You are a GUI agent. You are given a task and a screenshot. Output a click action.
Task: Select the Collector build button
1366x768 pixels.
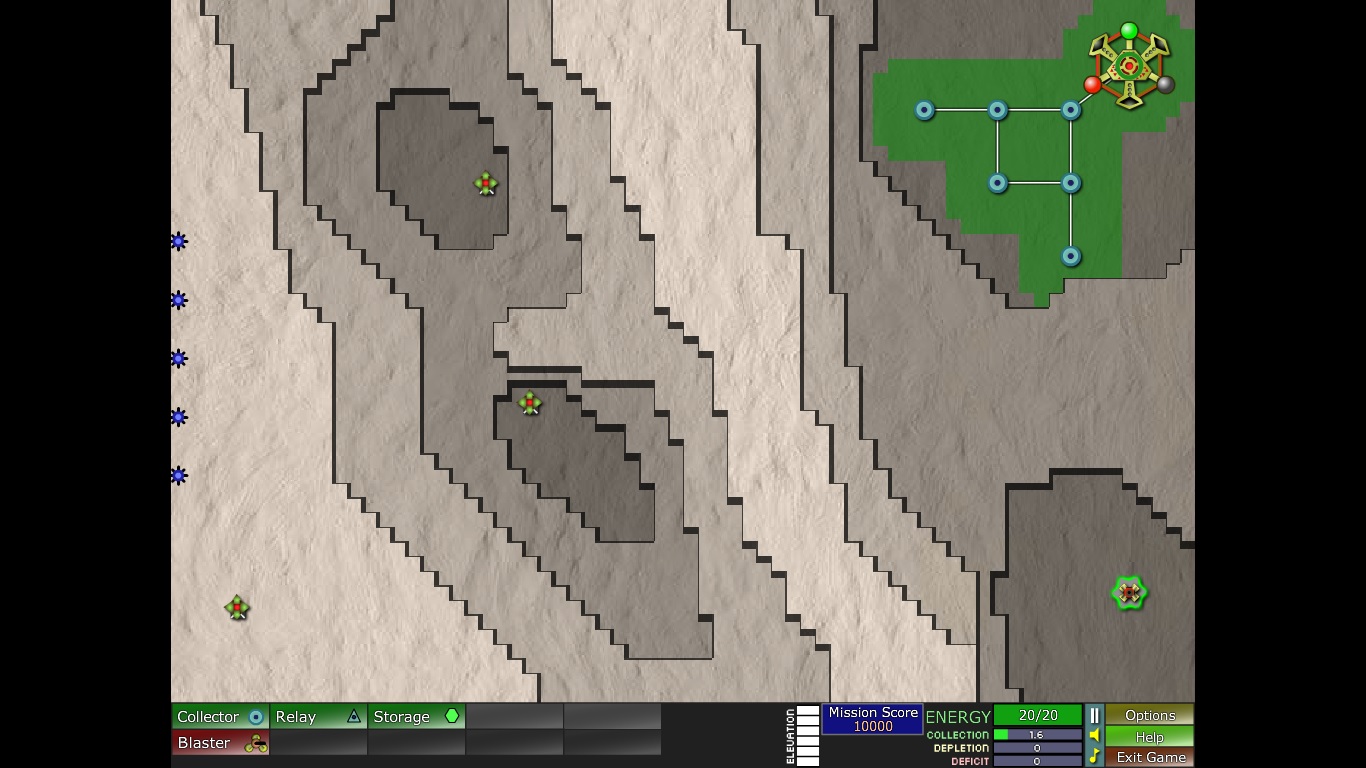pyautogui.click(x=220, y=716)
